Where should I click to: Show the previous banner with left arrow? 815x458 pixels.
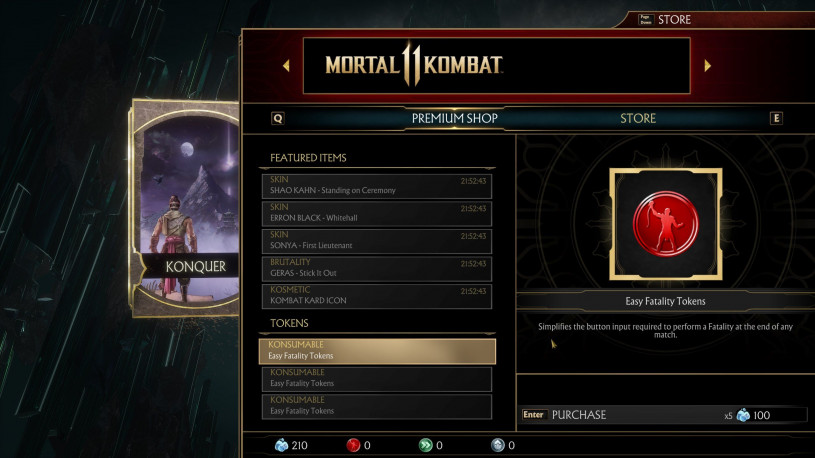[x=286, y=66]
